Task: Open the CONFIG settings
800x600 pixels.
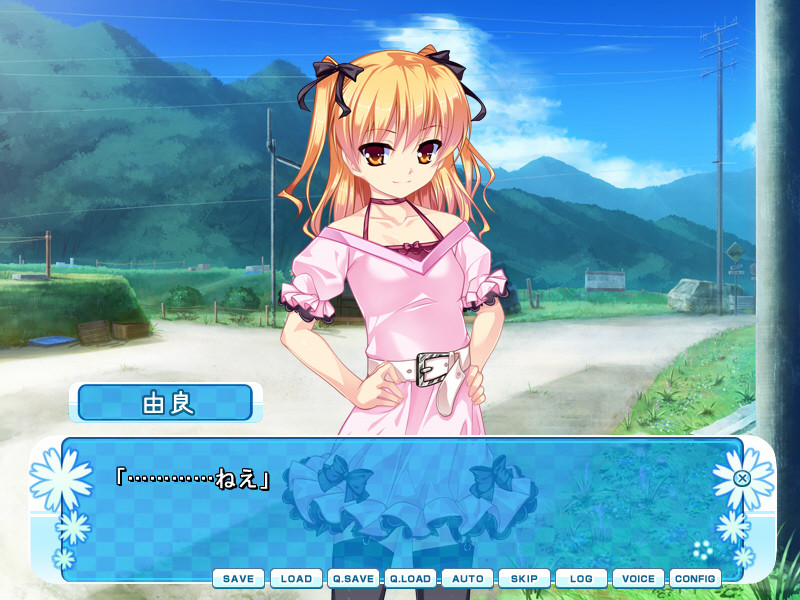Action: (695, 579)
